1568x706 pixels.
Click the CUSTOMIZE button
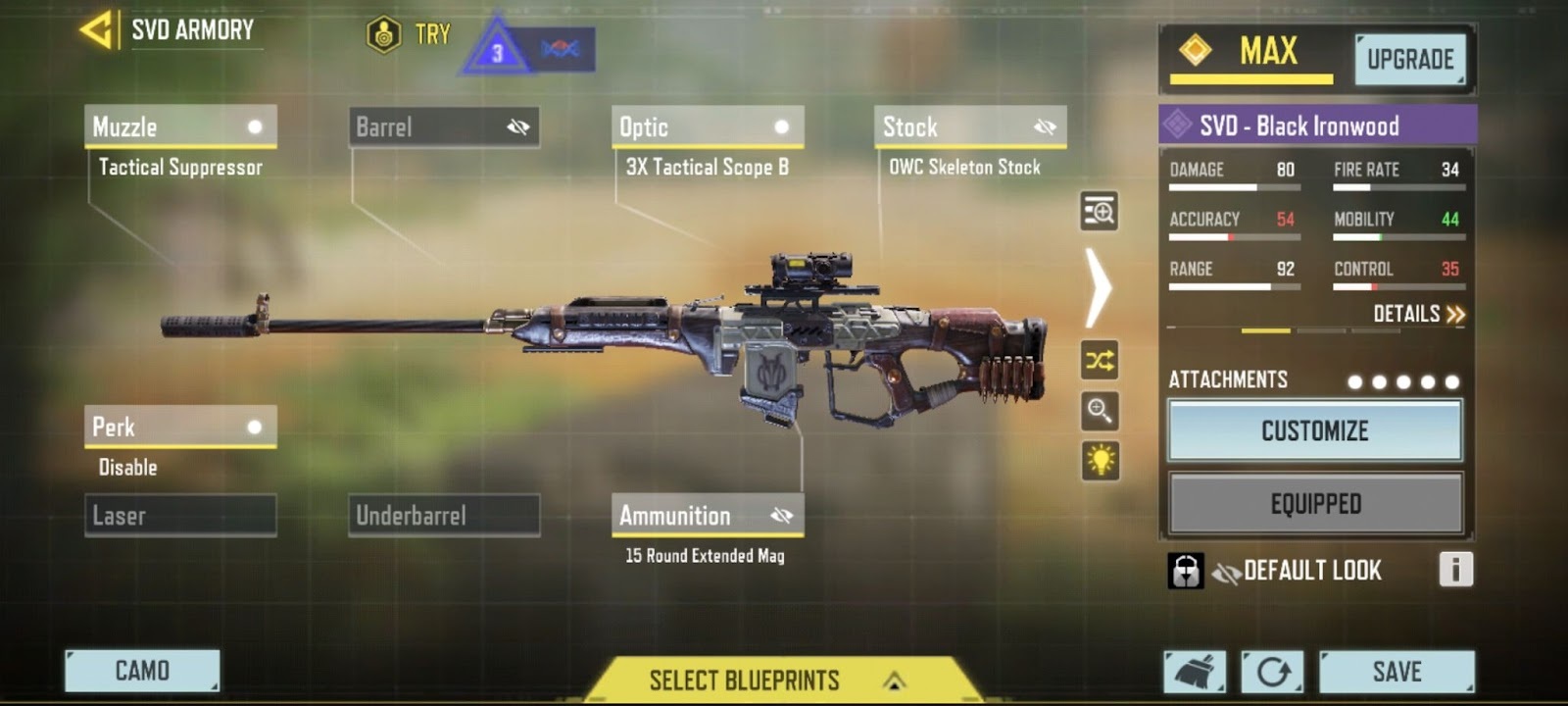click(1314, 430)
